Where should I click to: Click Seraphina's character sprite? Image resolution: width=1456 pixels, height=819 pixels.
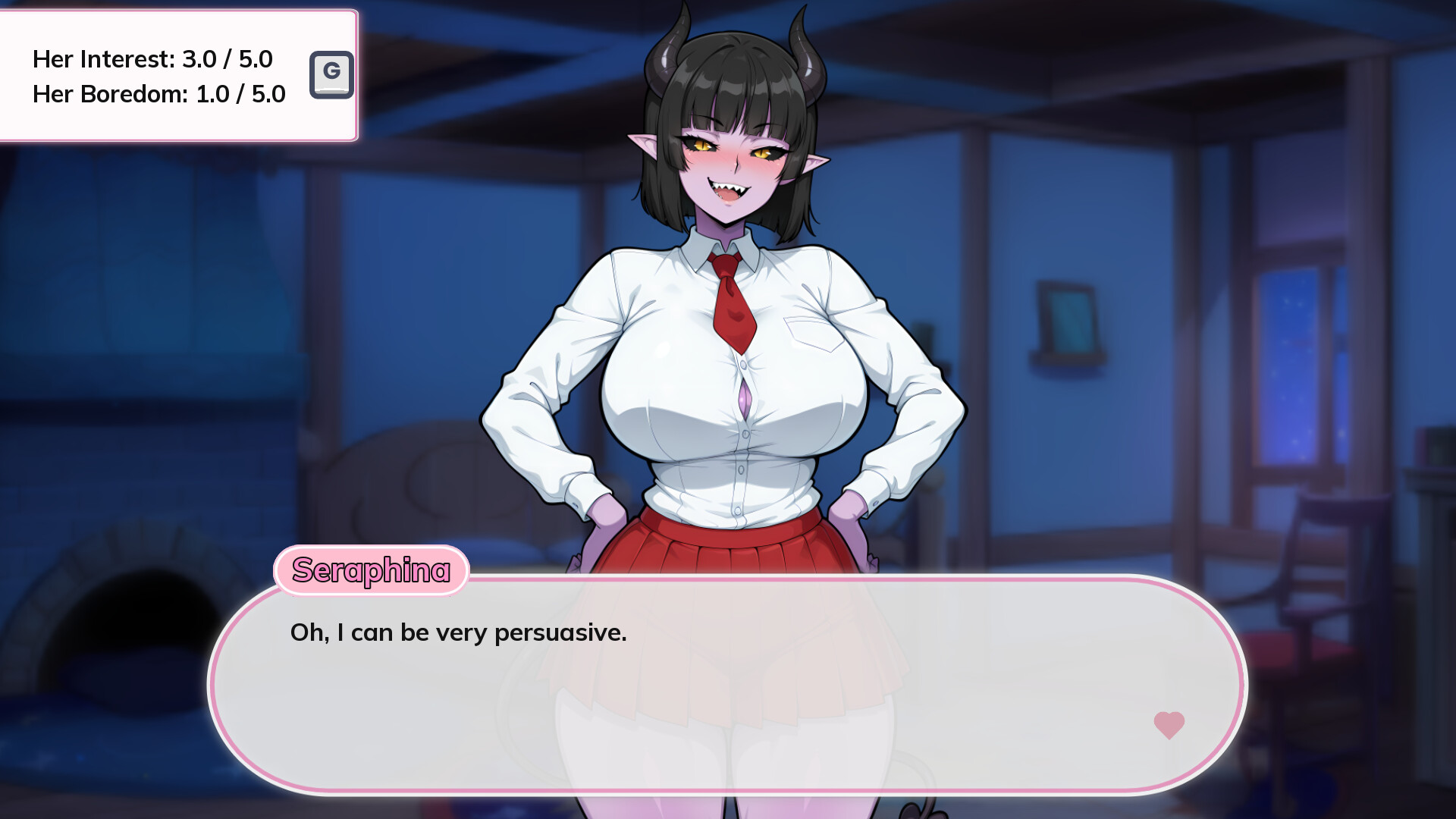click(x=728, y=341)
